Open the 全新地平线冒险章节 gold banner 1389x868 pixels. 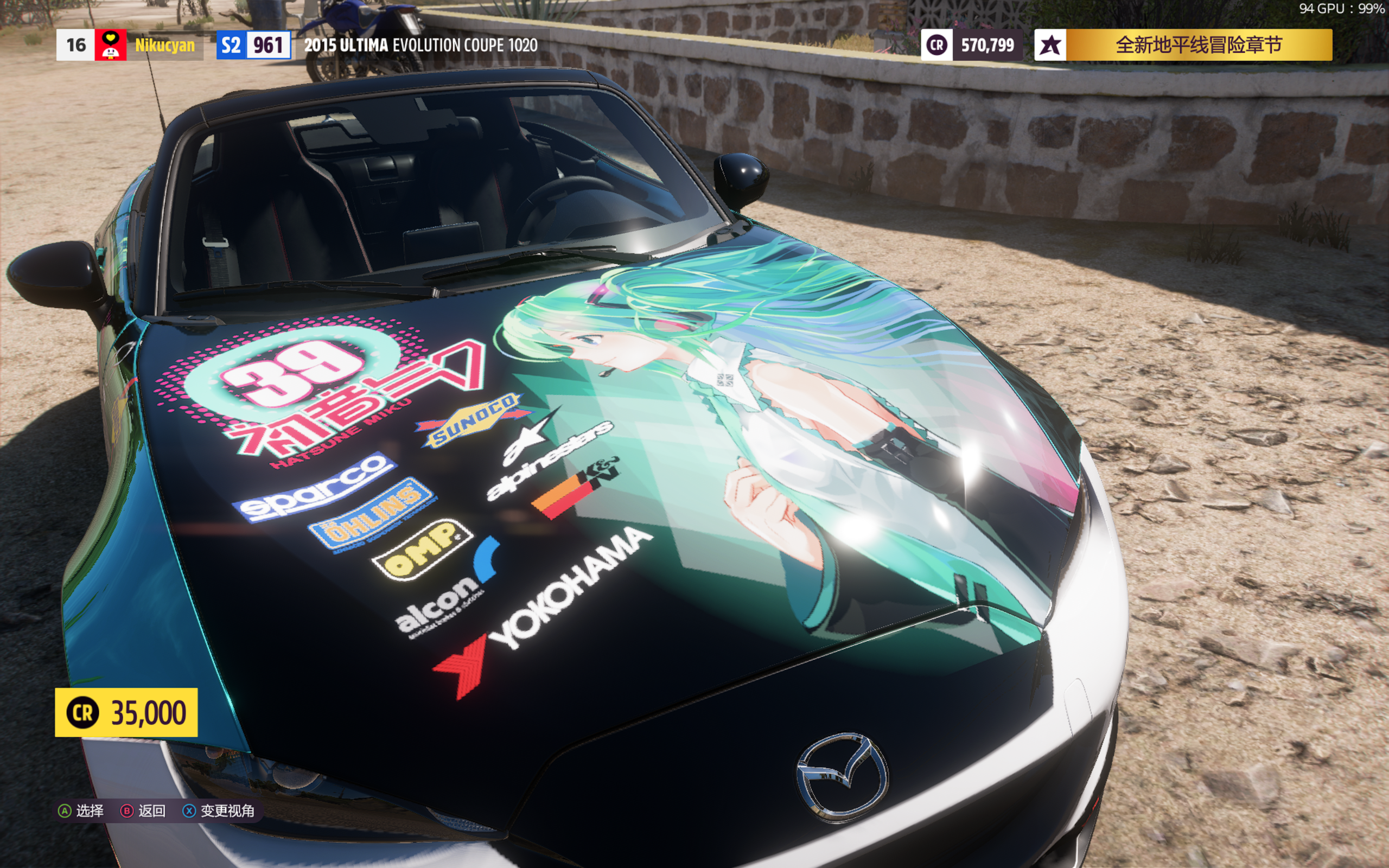[1197, 45]
